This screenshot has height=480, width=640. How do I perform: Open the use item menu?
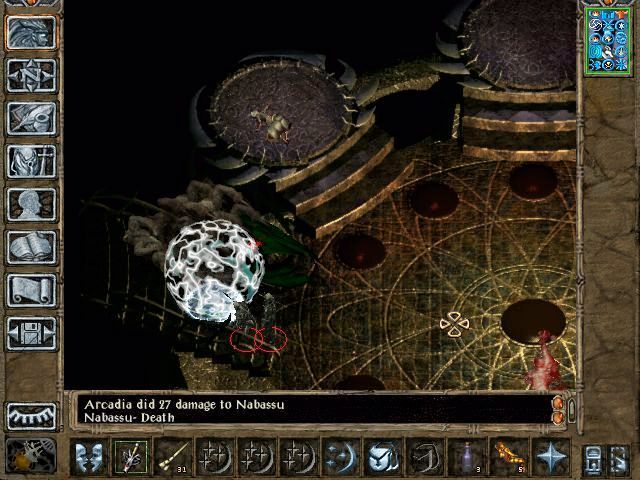382,457
